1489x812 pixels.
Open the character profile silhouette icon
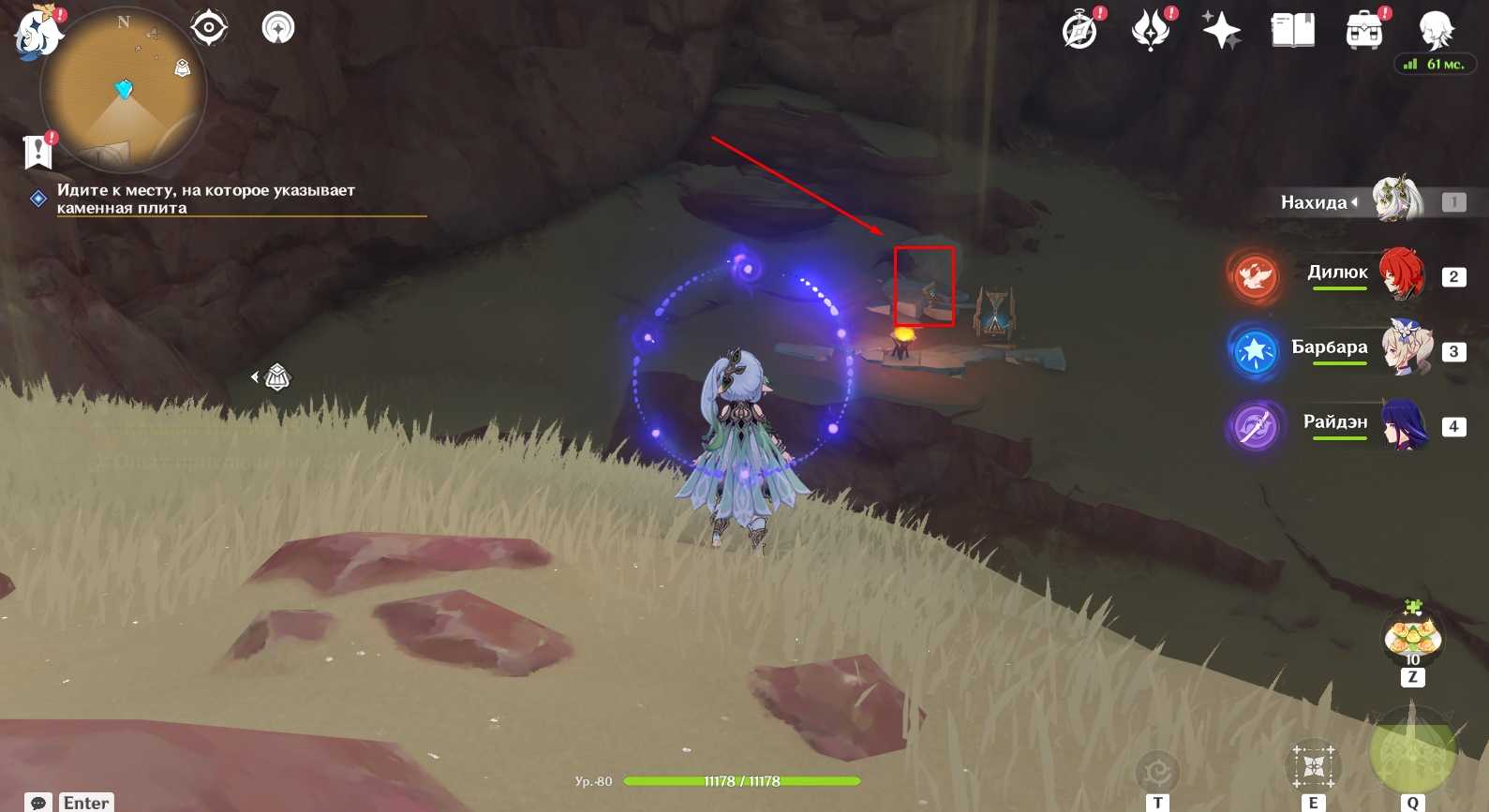(x=1435, y=30)
